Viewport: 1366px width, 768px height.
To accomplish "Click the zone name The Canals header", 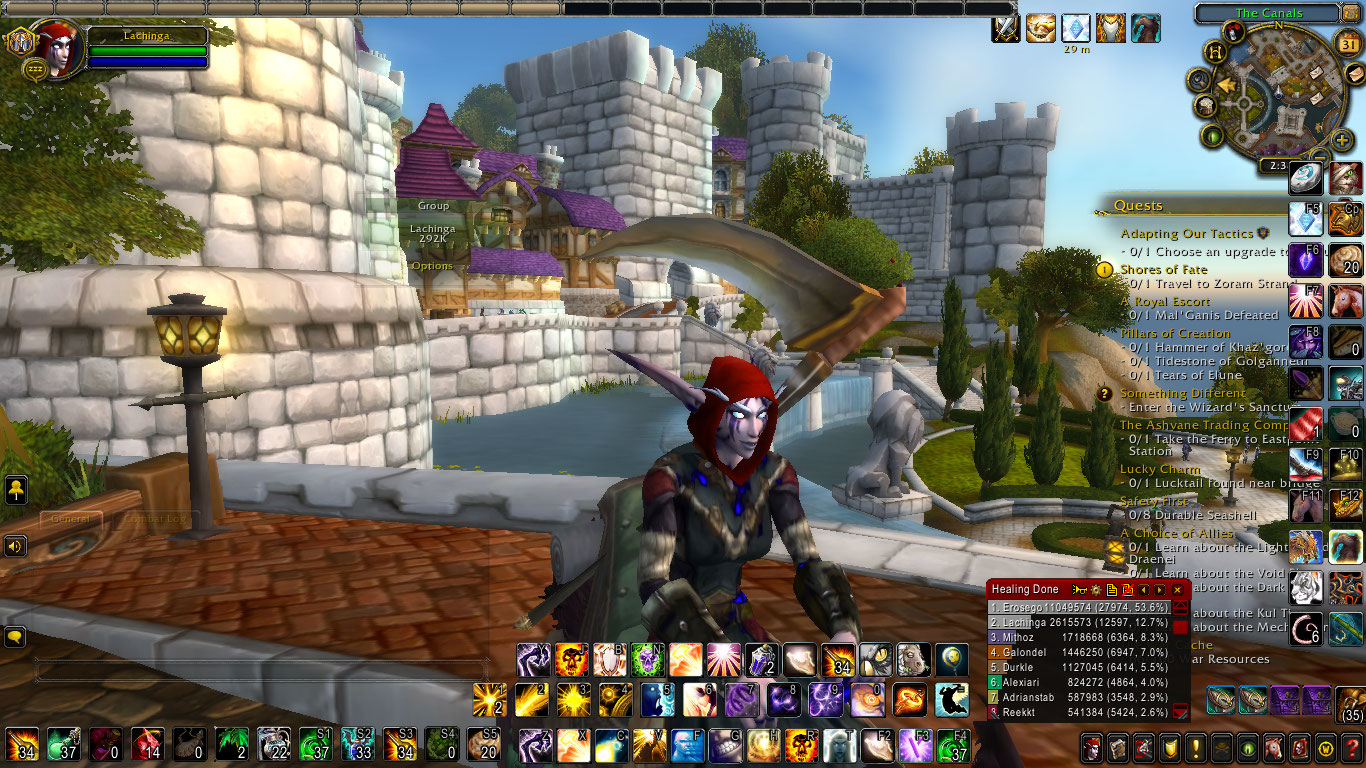I will pos(1269,14).
